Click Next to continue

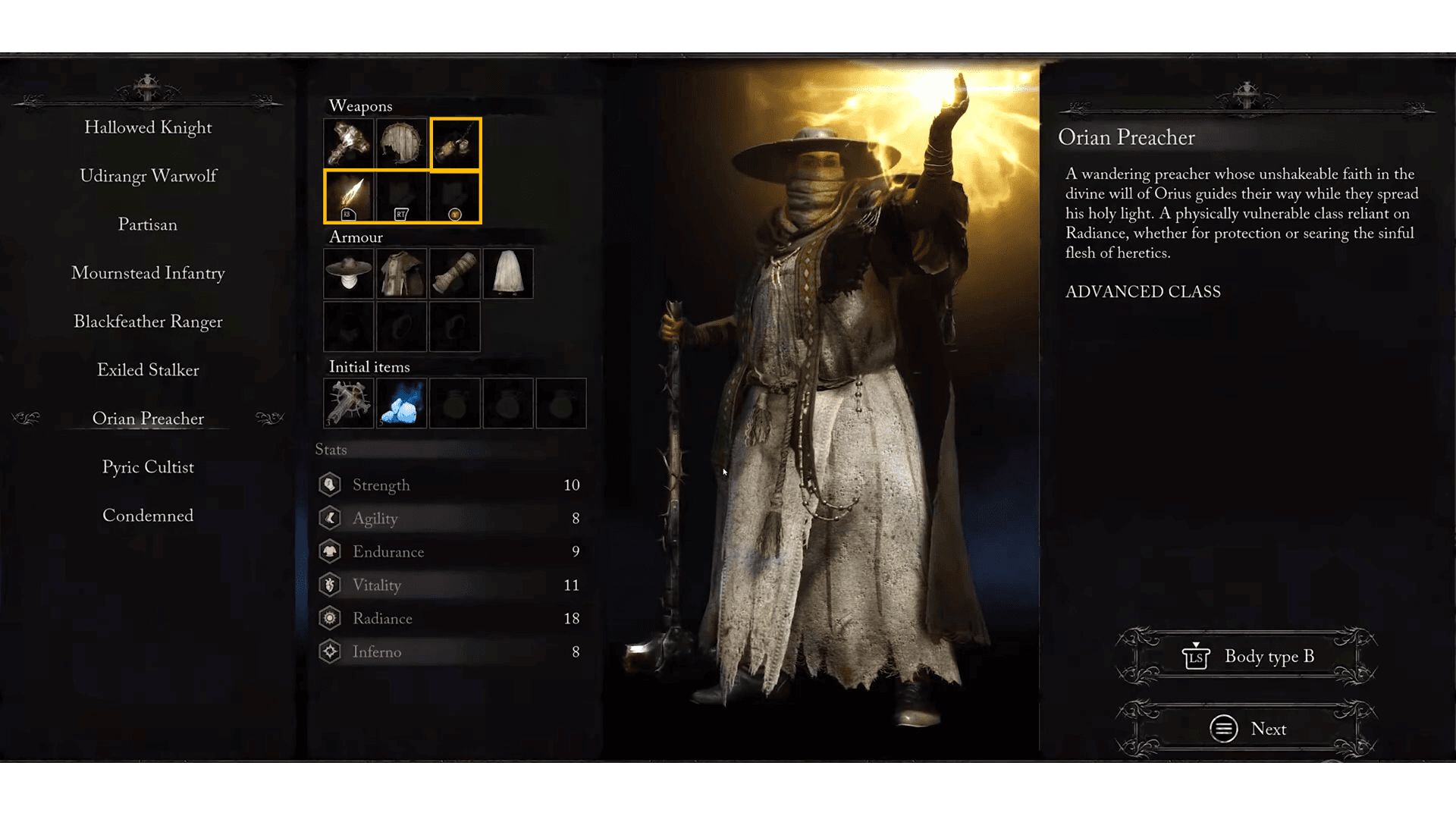point(1247,729)
